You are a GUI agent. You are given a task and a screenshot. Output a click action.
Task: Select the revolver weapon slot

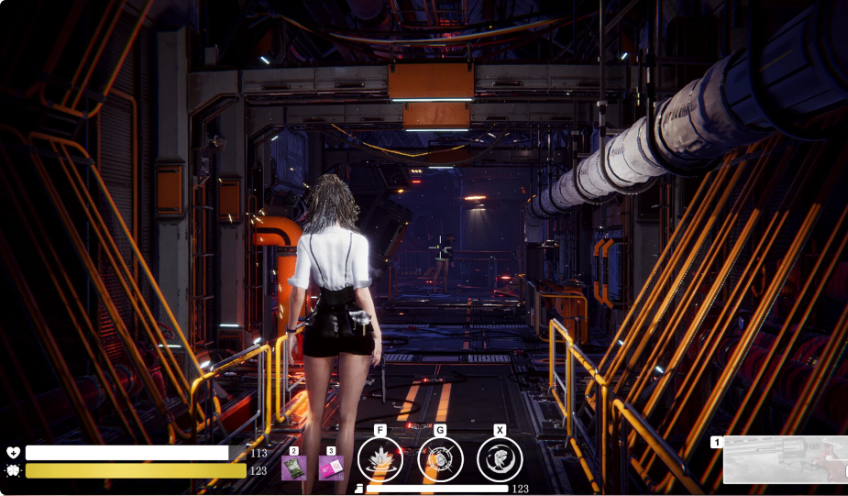pyautogui.click(x=785, y=460)
